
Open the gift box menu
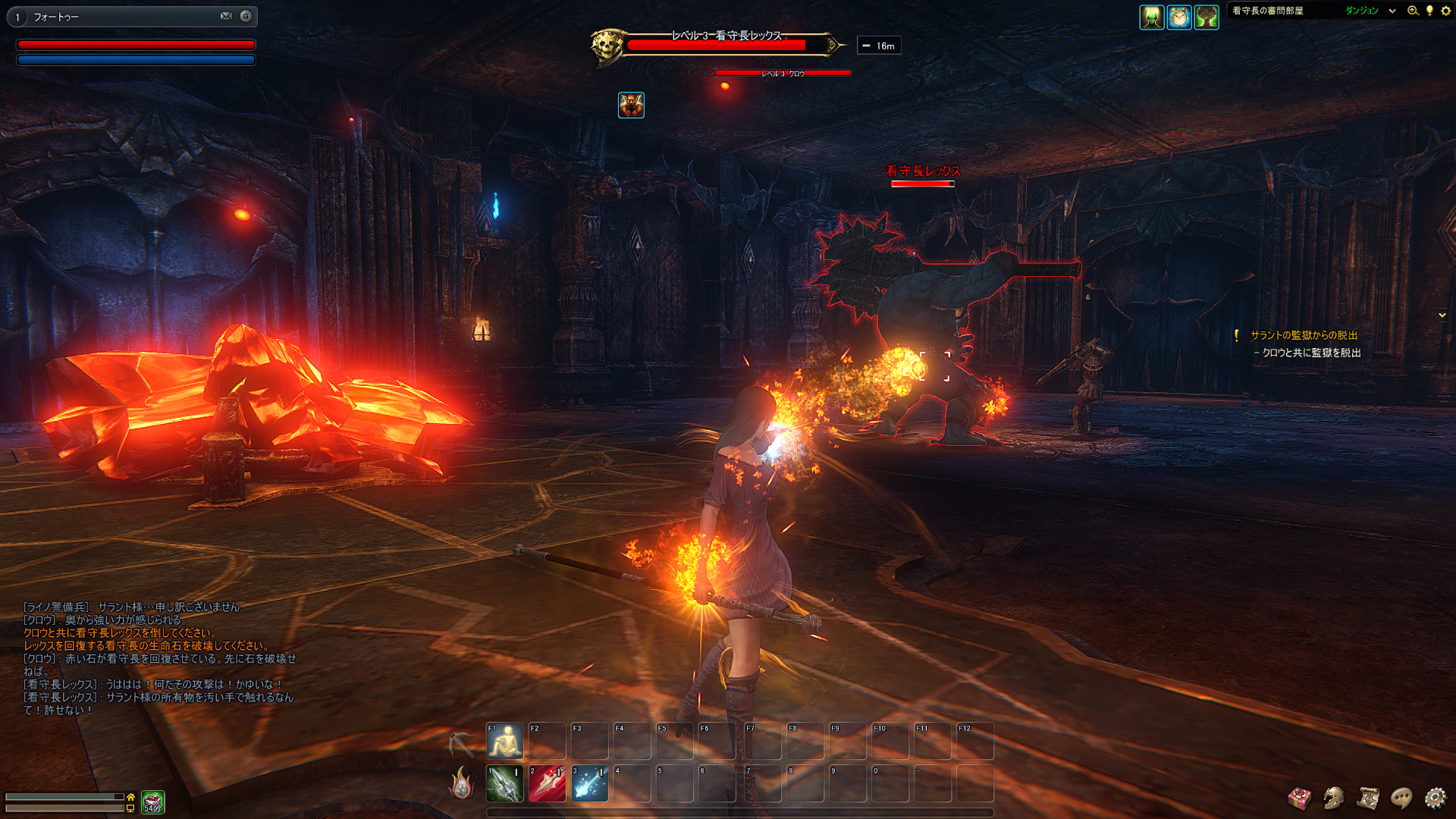coord(1300,798)
